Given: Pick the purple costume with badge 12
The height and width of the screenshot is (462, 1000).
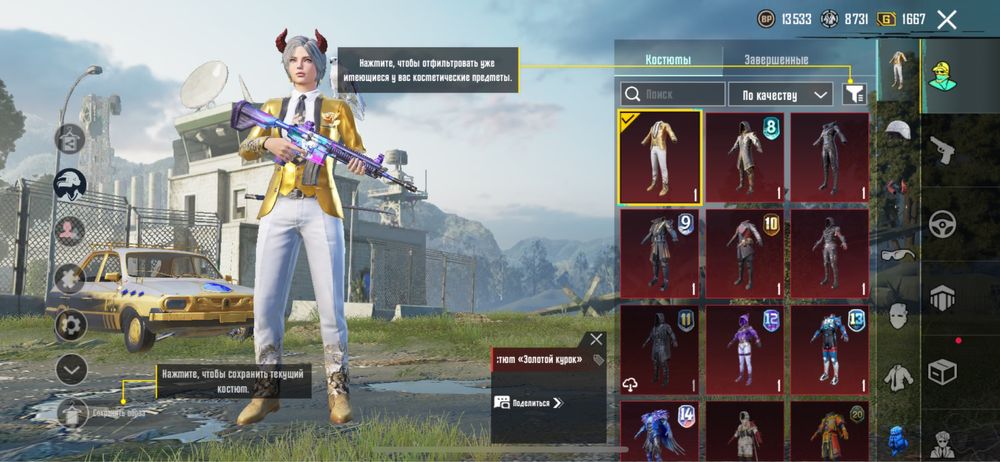Looking at the screenshot, I should 745,350.
